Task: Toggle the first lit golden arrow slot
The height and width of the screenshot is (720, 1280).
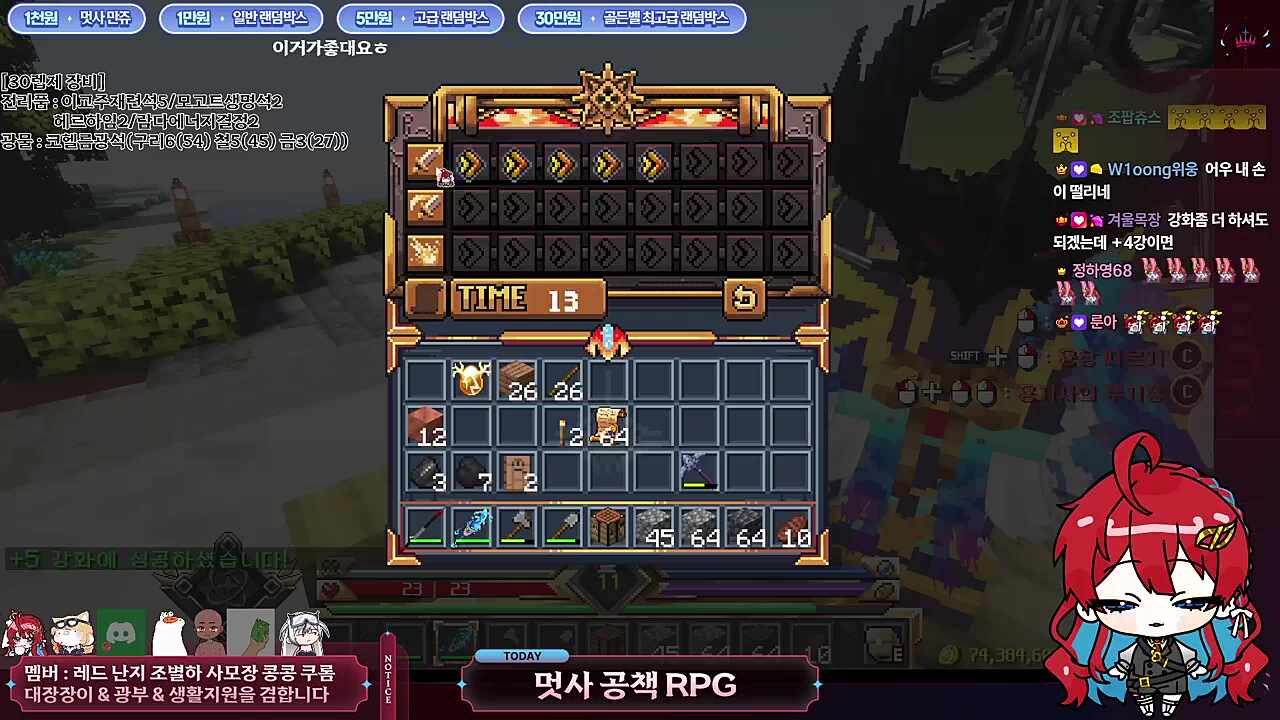Action: coord(472,165)
